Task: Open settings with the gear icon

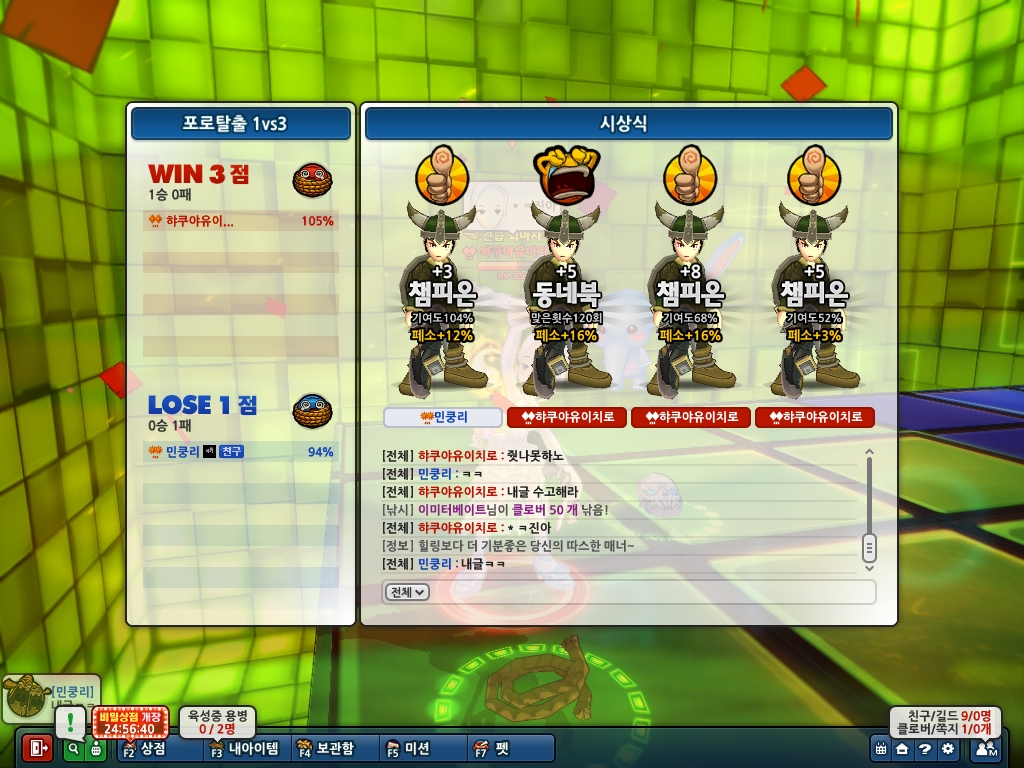Action: pyautogui.click(x=948, y=748)
